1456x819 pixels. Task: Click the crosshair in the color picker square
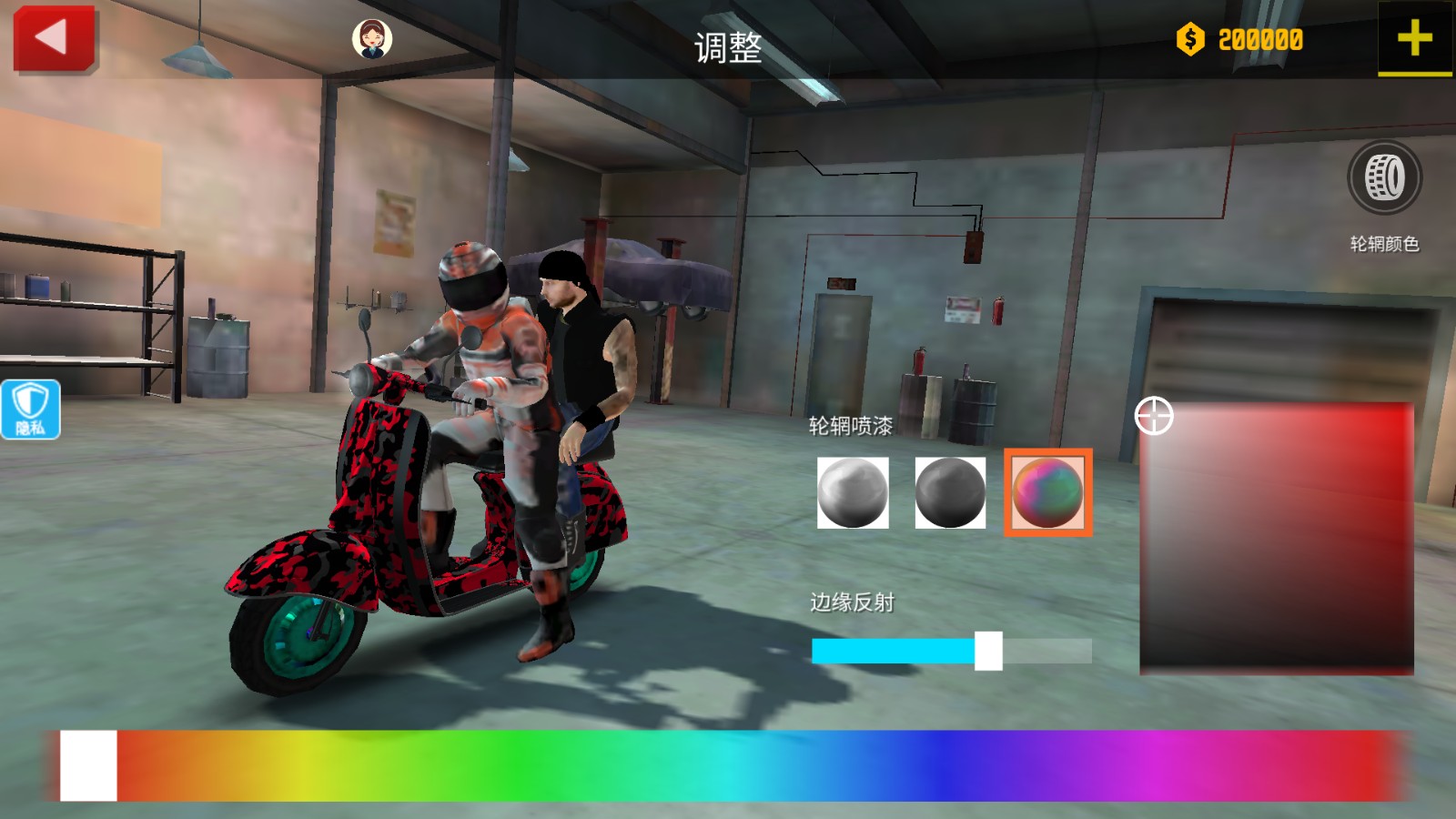point(1154,415)
